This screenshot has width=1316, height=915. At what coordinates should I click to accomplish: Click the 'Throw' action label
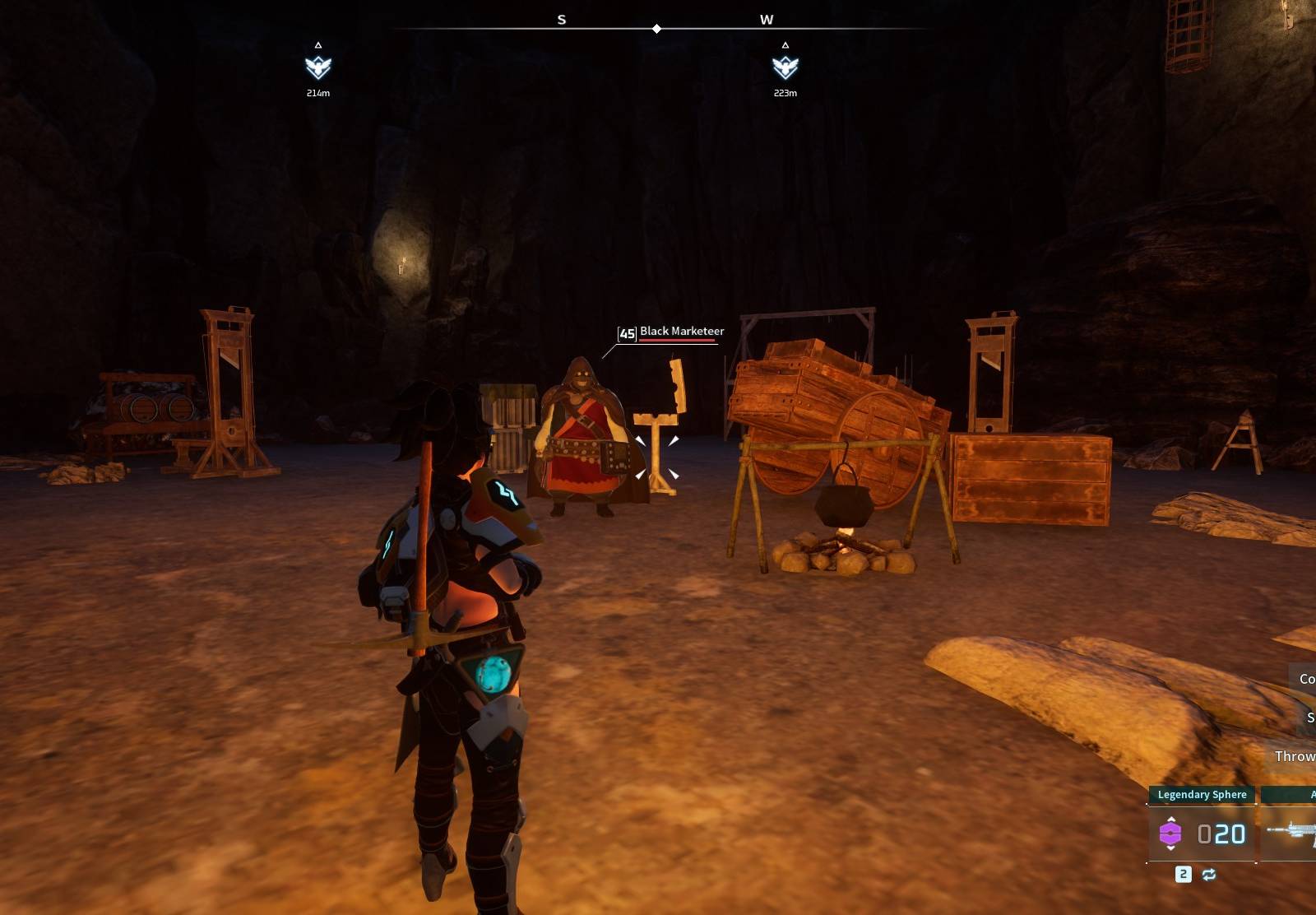pos(1298,756)
